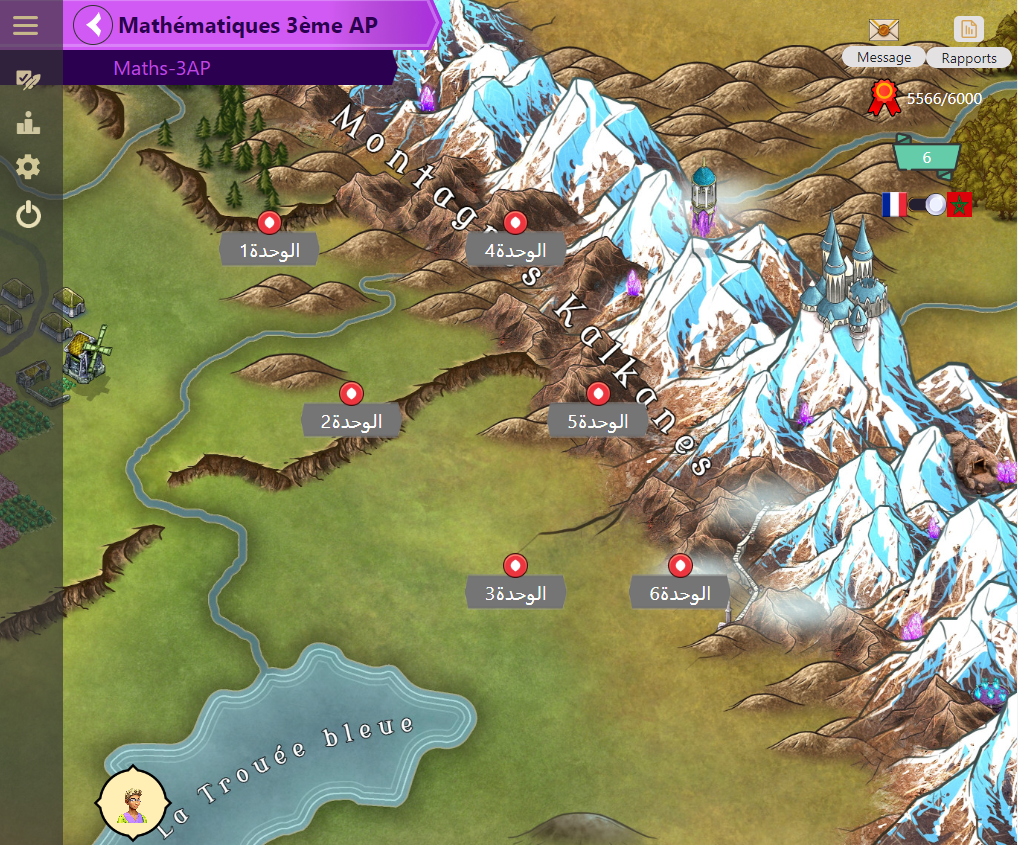
Task: Choose unit الوحدة3 label
Action: 516,593
